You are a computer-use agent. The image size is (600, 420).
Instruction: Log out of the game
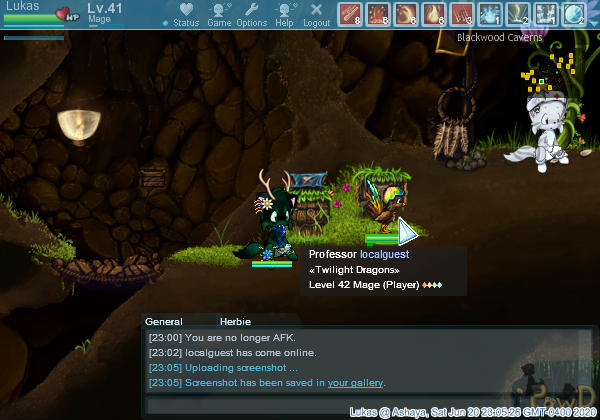point(316,15)
